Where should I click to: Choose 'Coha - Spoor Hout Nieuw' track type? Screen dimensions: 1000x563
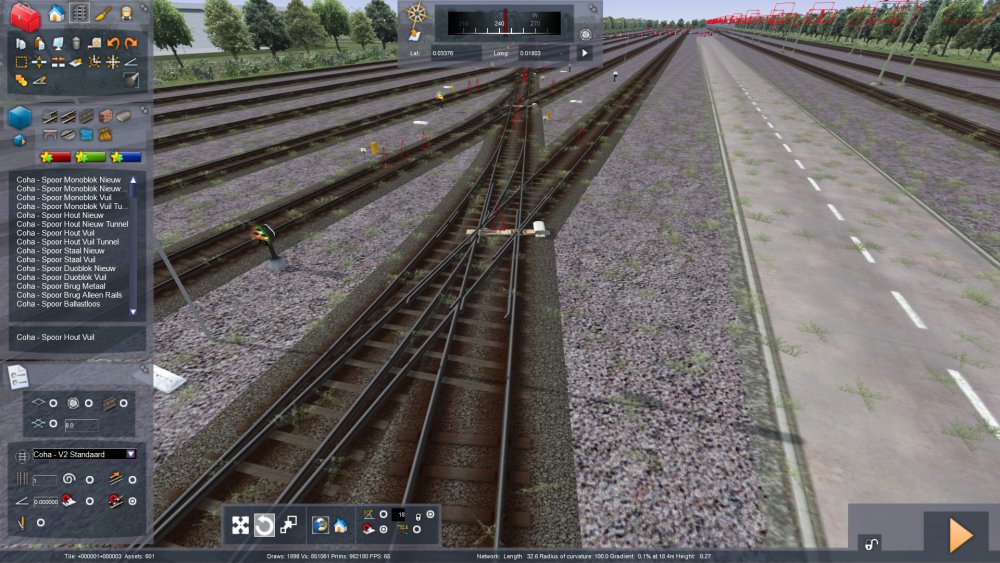[59, 215]
